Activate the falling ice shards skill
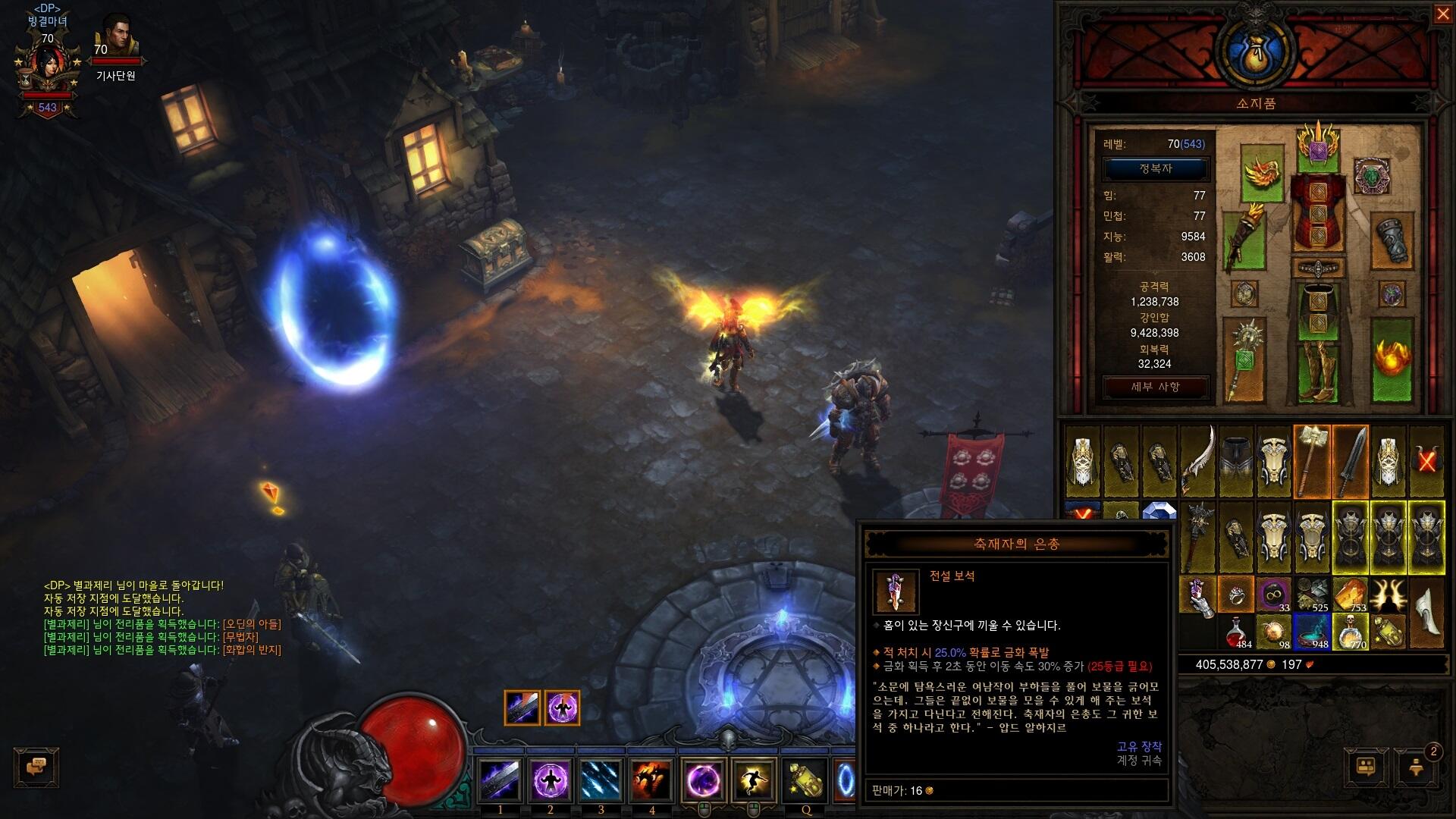The image size is (1456, 819). (601, 780)
